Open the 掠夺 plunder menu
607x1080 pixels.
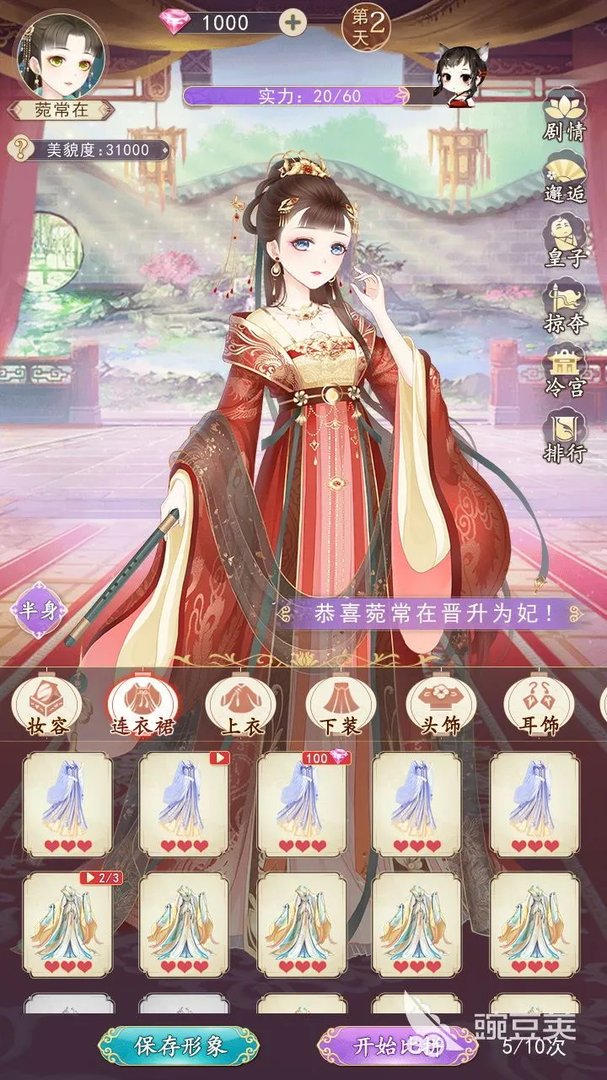pyautogui.click(x=565, y=307)
